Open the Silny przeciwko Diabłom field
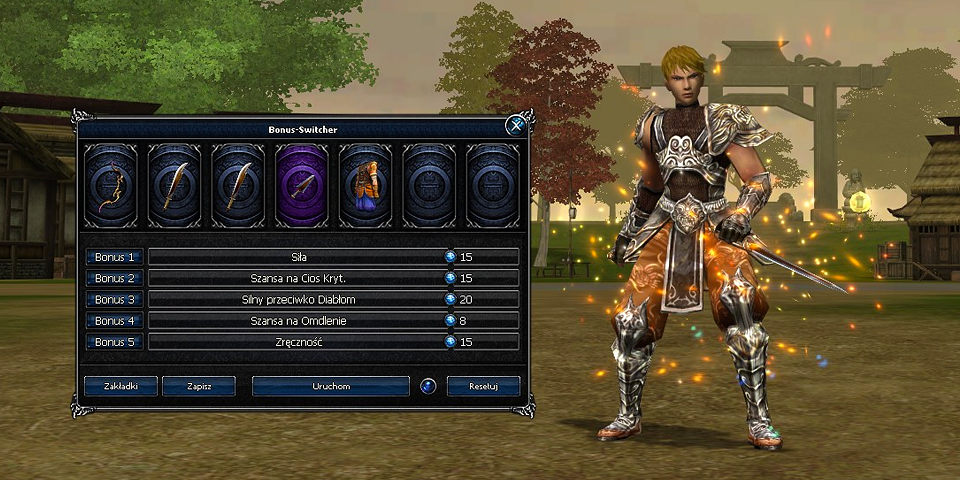Screen dimensions: 960x480 click(x=298, y=299)
